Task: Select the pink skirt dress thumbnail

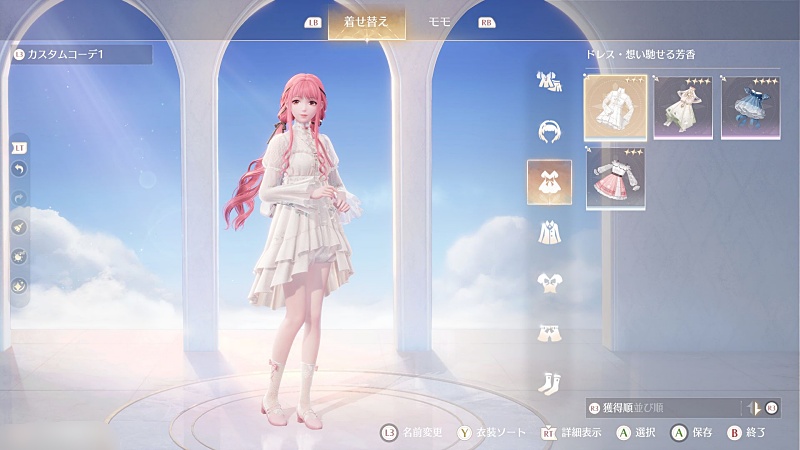Action: click(x=615, y=178)
